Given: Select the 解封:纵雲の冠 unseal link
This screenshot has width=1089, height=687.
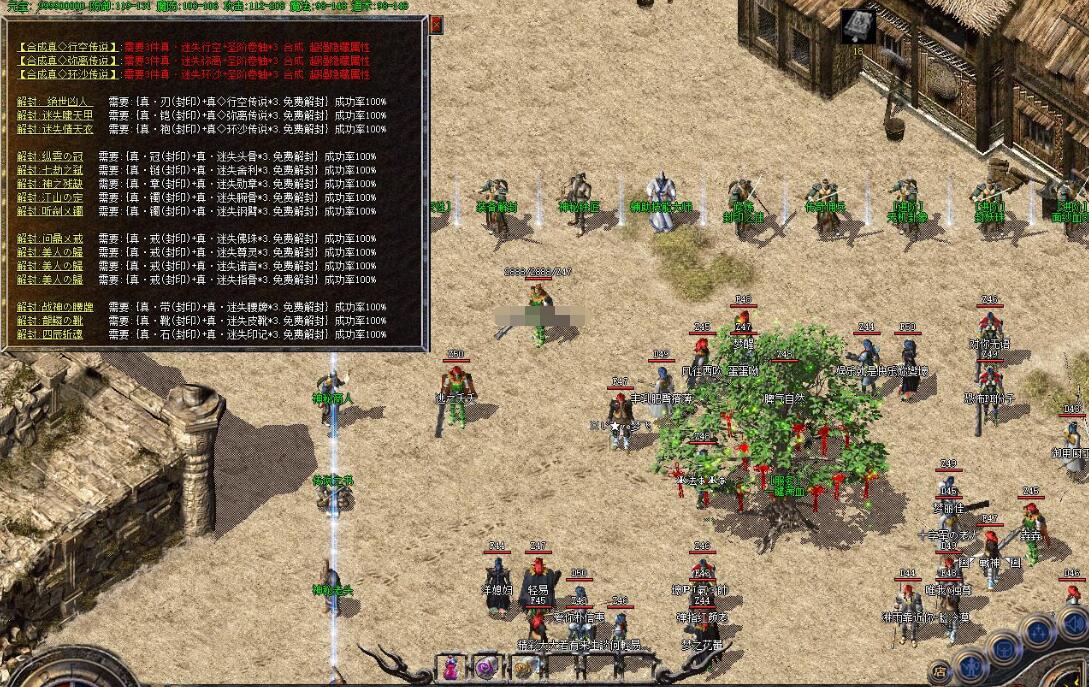Looking at the screenshot, I should click(x=50, y=156).
